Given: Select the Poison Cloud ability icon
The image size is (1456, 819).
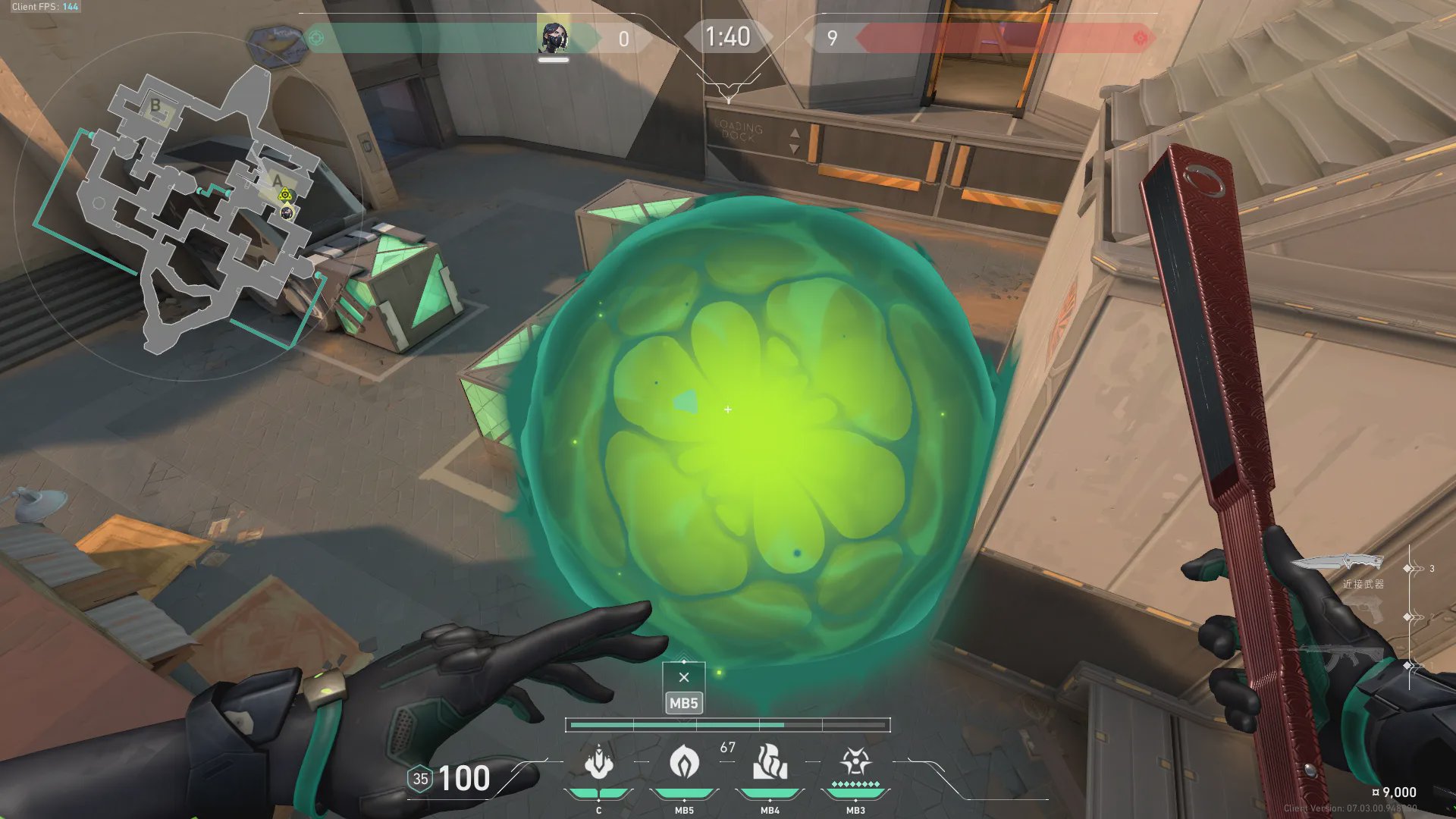Looking at the screenshot, I should [684, 762].
